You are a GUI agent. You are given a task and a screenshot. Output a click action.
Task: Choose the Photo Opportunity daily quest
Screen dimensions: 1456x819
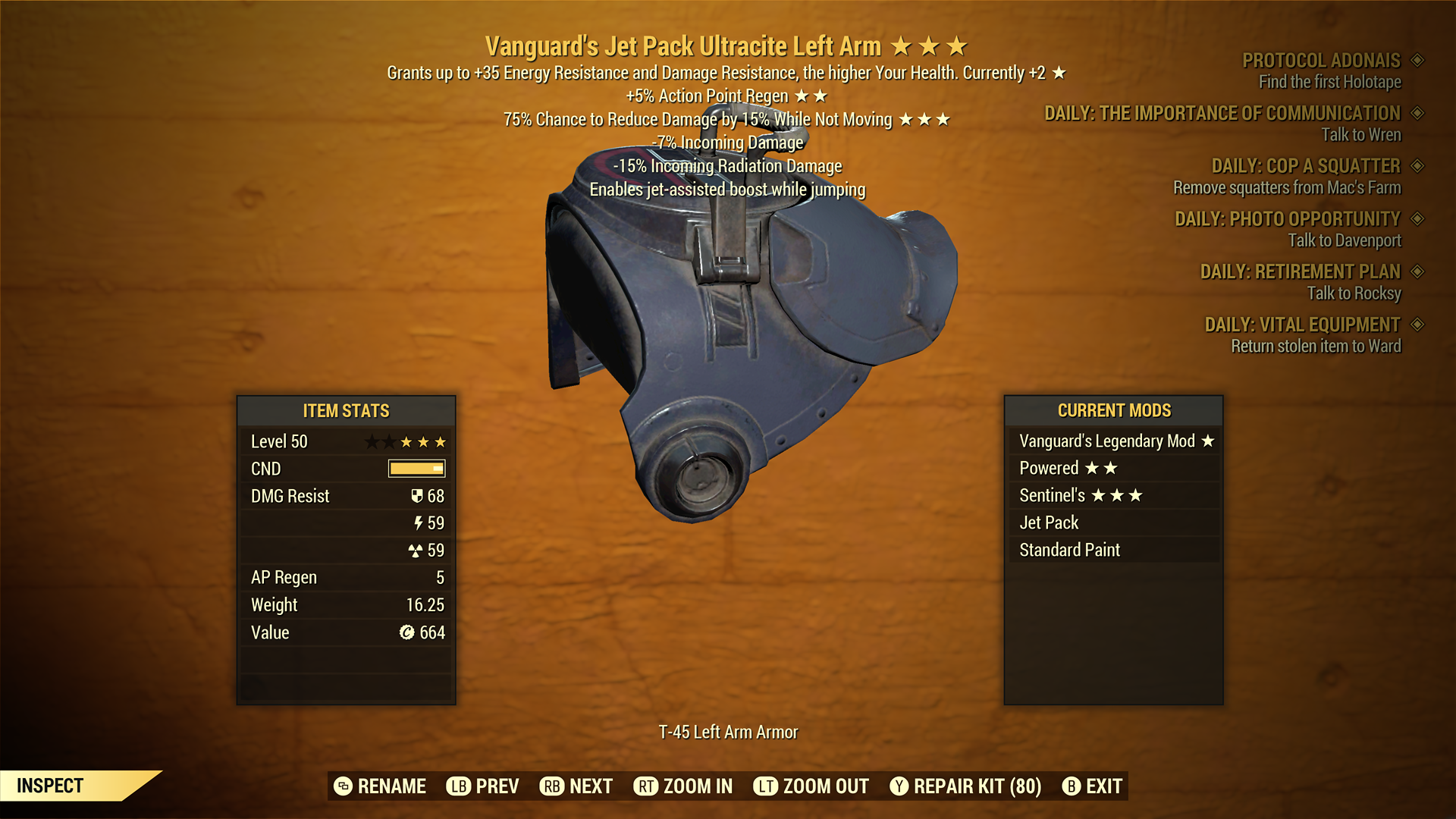(1287, 219)
